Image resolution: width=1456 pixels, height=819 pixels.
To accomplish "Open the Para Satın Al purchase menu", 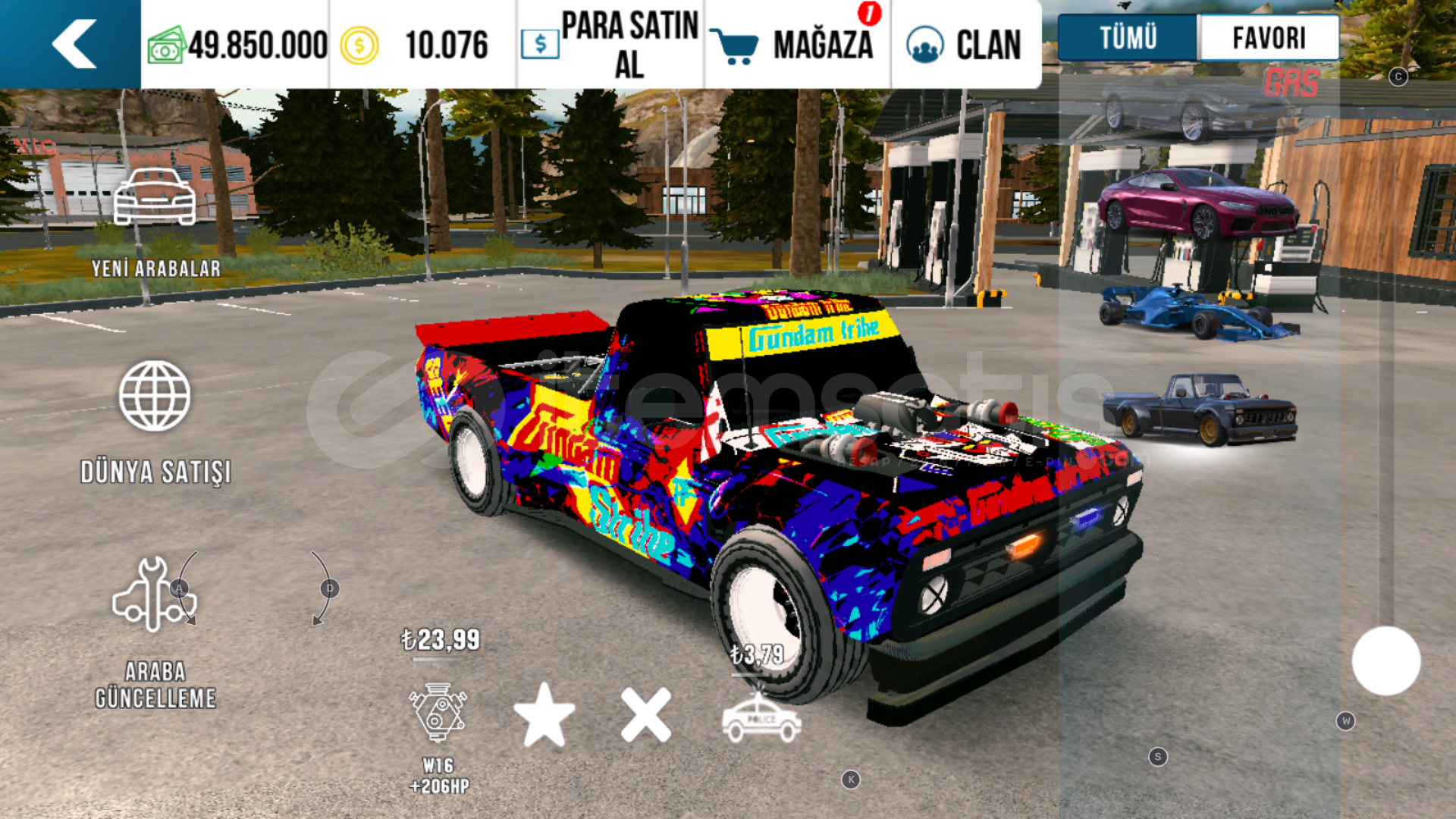I will click(x=610, y=44).
